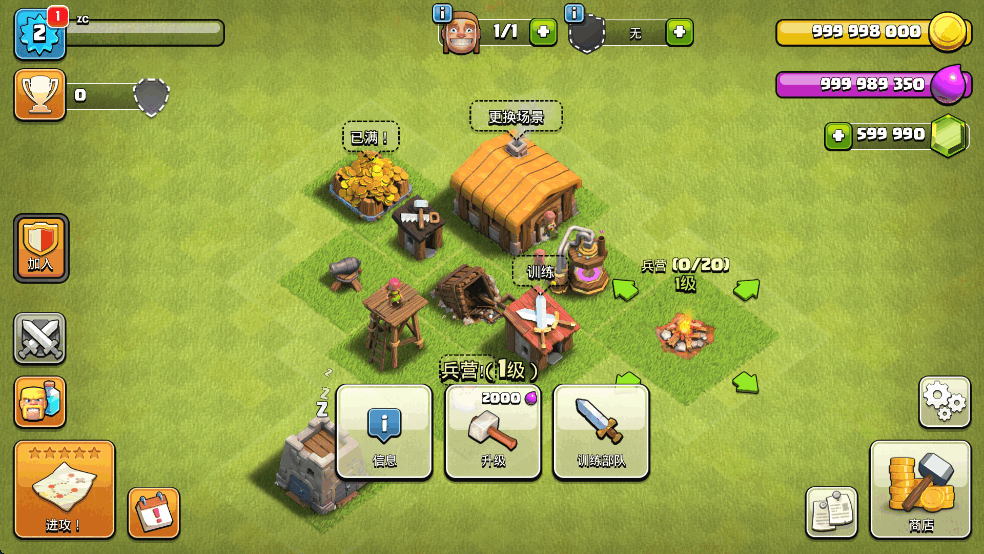The height and width of the screenshot is (554, 984).
Task: Open the gear settings button
Action: [944, 401]
